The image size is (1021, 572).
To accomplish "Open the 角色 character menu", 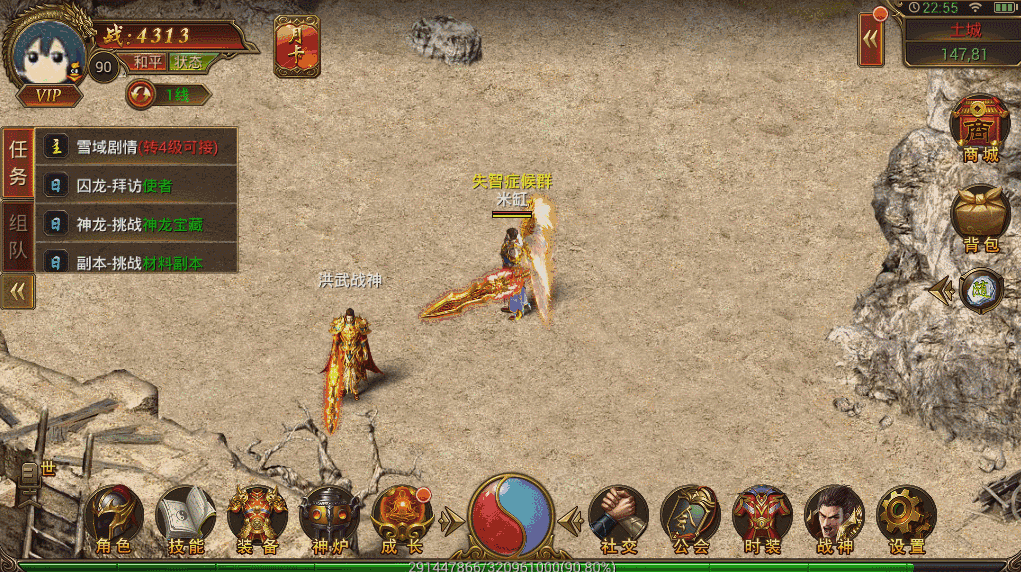I will [x=114, y=517].
